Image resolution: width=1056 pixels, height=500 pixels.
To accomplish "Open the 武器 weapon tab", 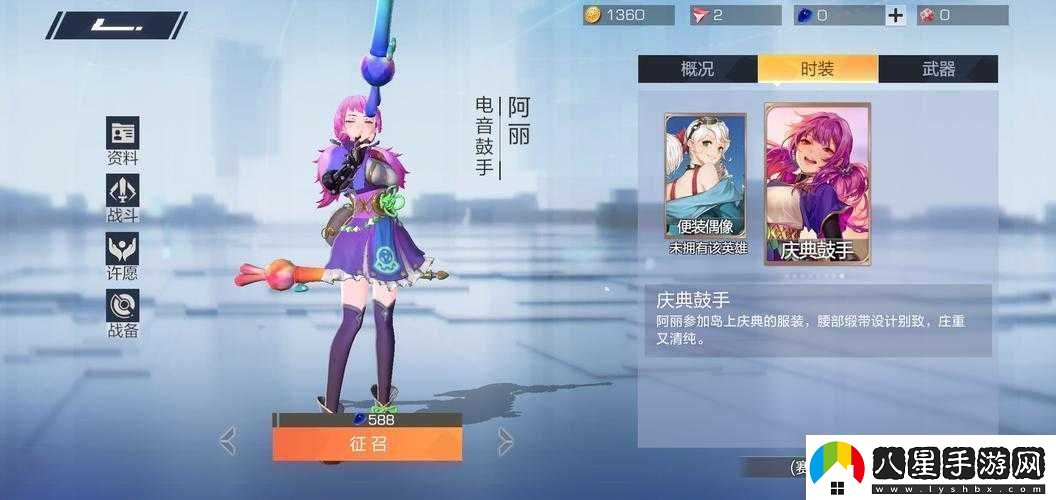I will pyautogui.click(x=937, y=69).
